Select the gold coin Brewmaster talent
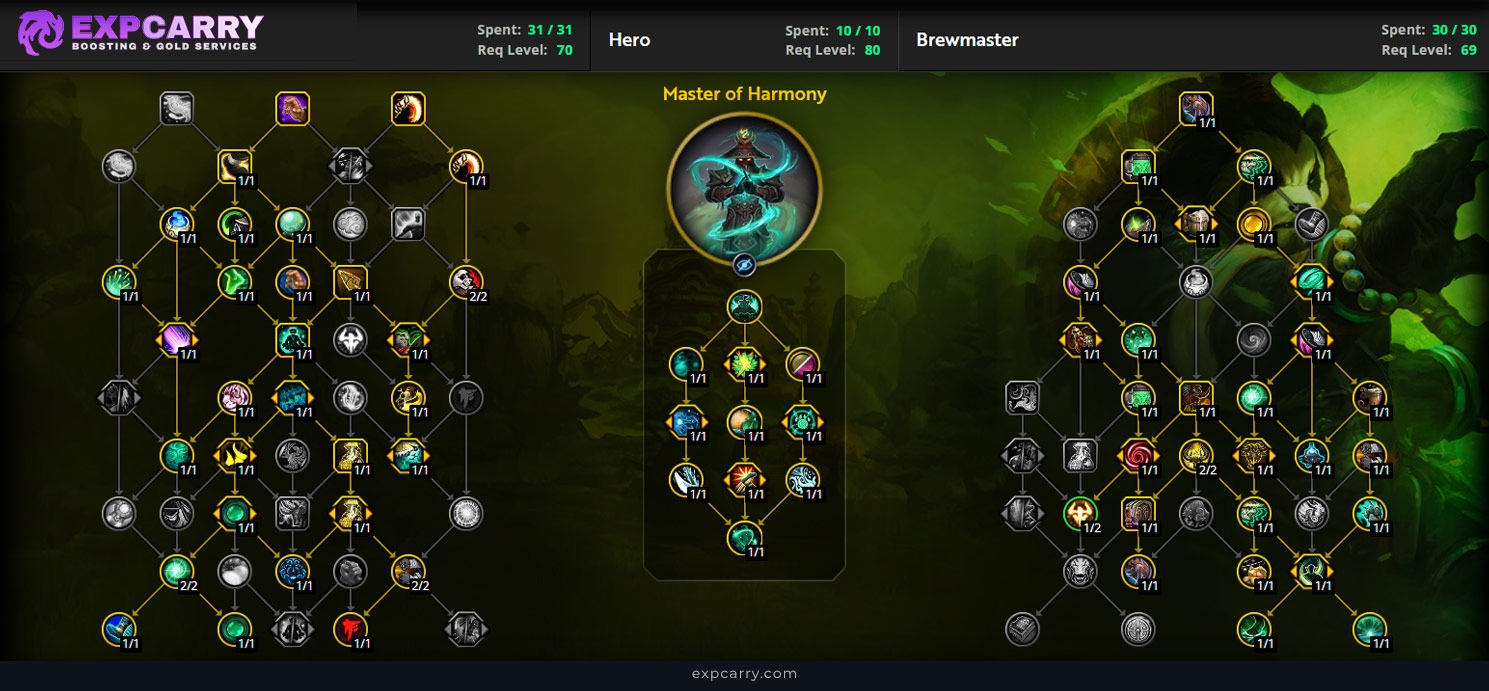 click(1254, 224)
